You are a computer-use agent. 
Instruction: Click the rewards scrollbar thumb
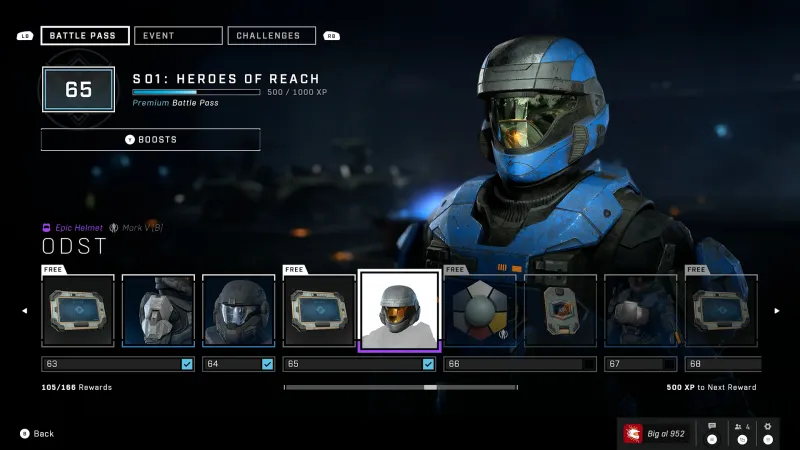[x=430, y=387]
